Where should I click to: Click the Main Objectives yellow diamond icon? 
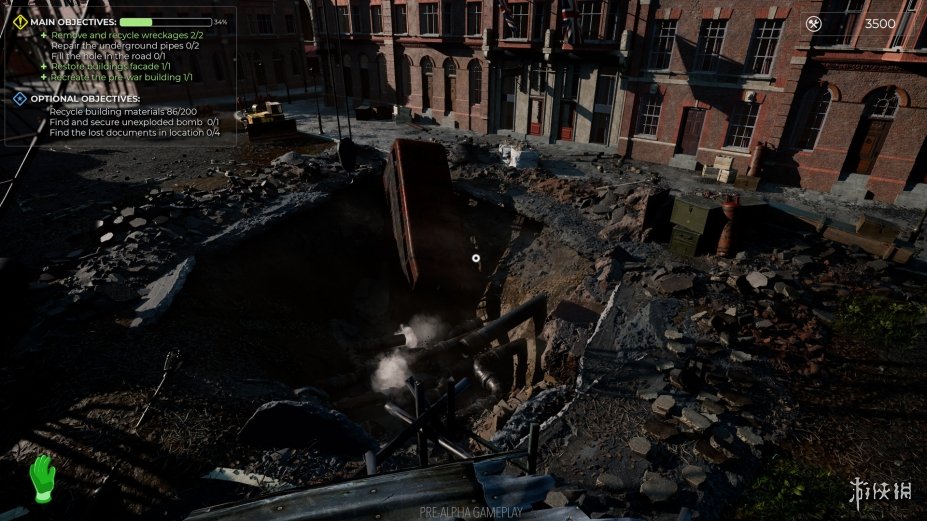point(20,21)
